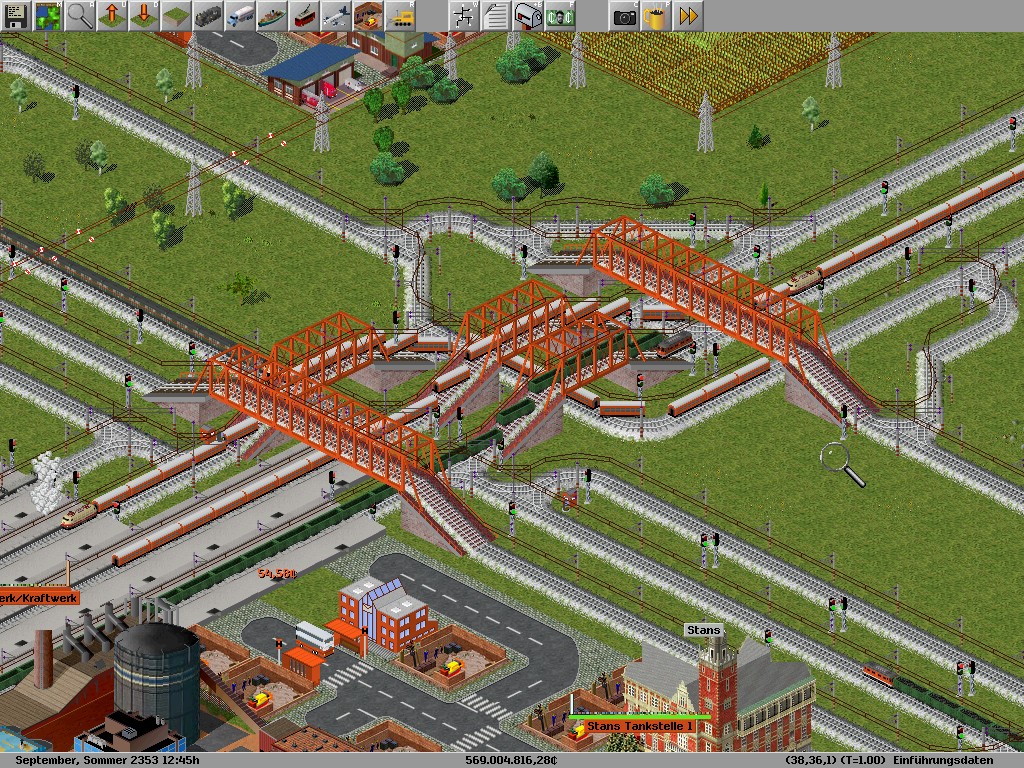
Task: Choose the raise land tool
Action: 112,16
